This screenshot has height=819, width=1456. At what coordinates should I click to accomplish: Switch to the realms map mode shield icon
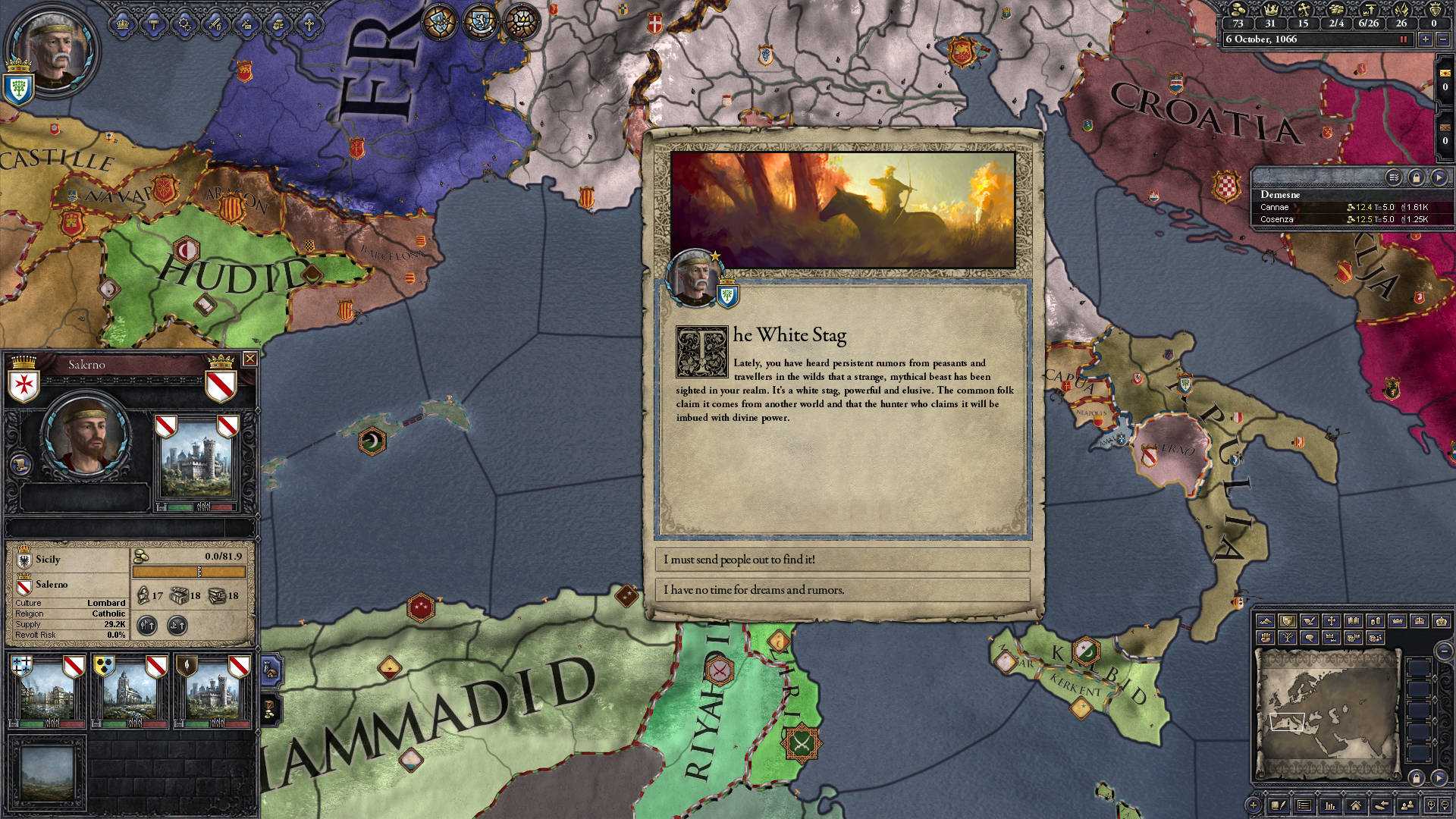click(x=1287, y=621)
